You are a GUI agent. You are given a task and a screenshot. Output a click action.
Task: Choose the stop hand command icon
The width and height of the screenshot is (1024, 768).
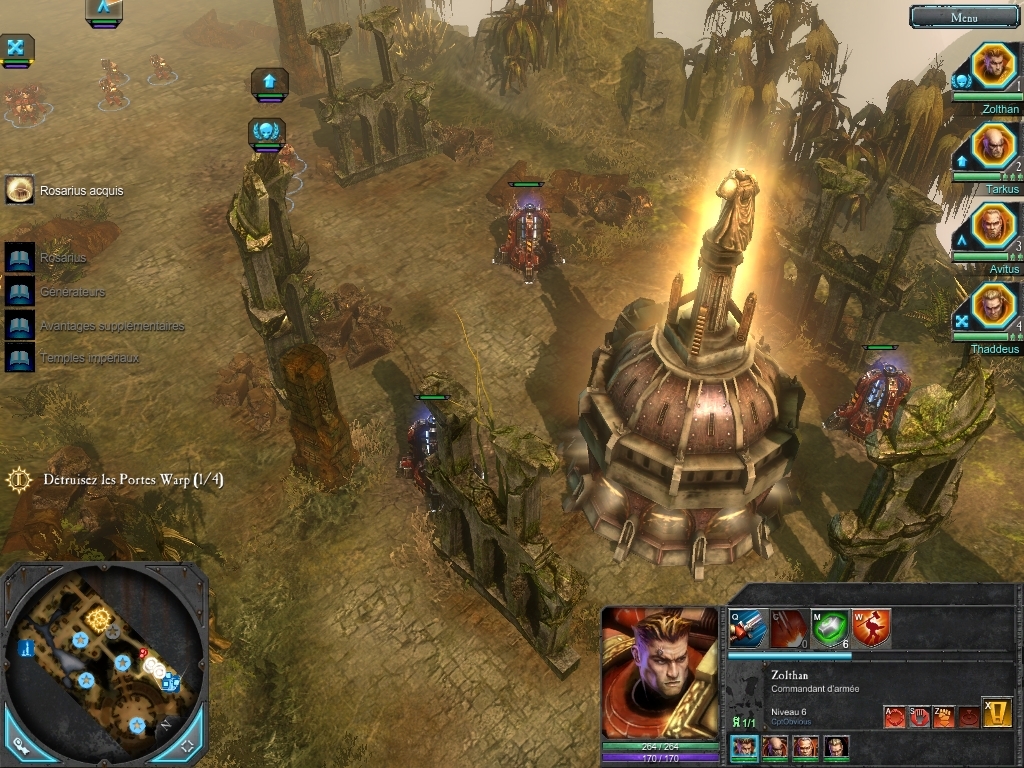coord(919,716)
